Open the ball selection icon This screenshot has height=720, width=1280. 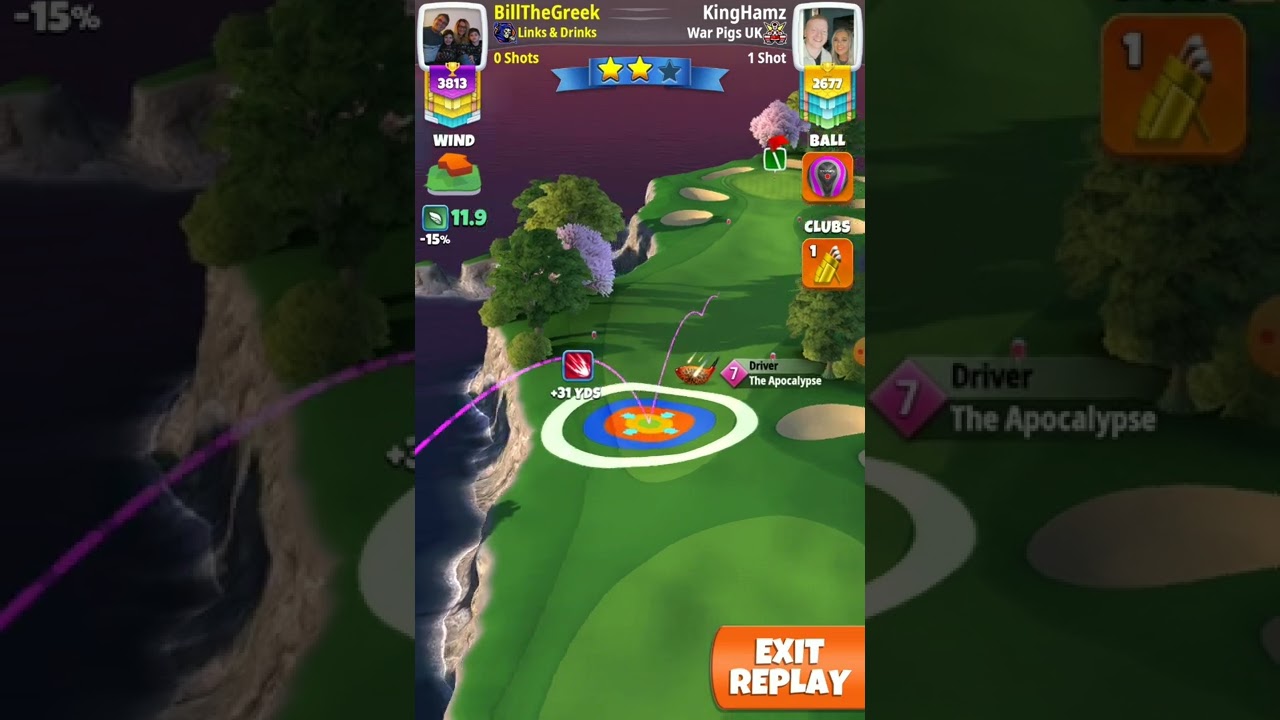tap(827, 178)
